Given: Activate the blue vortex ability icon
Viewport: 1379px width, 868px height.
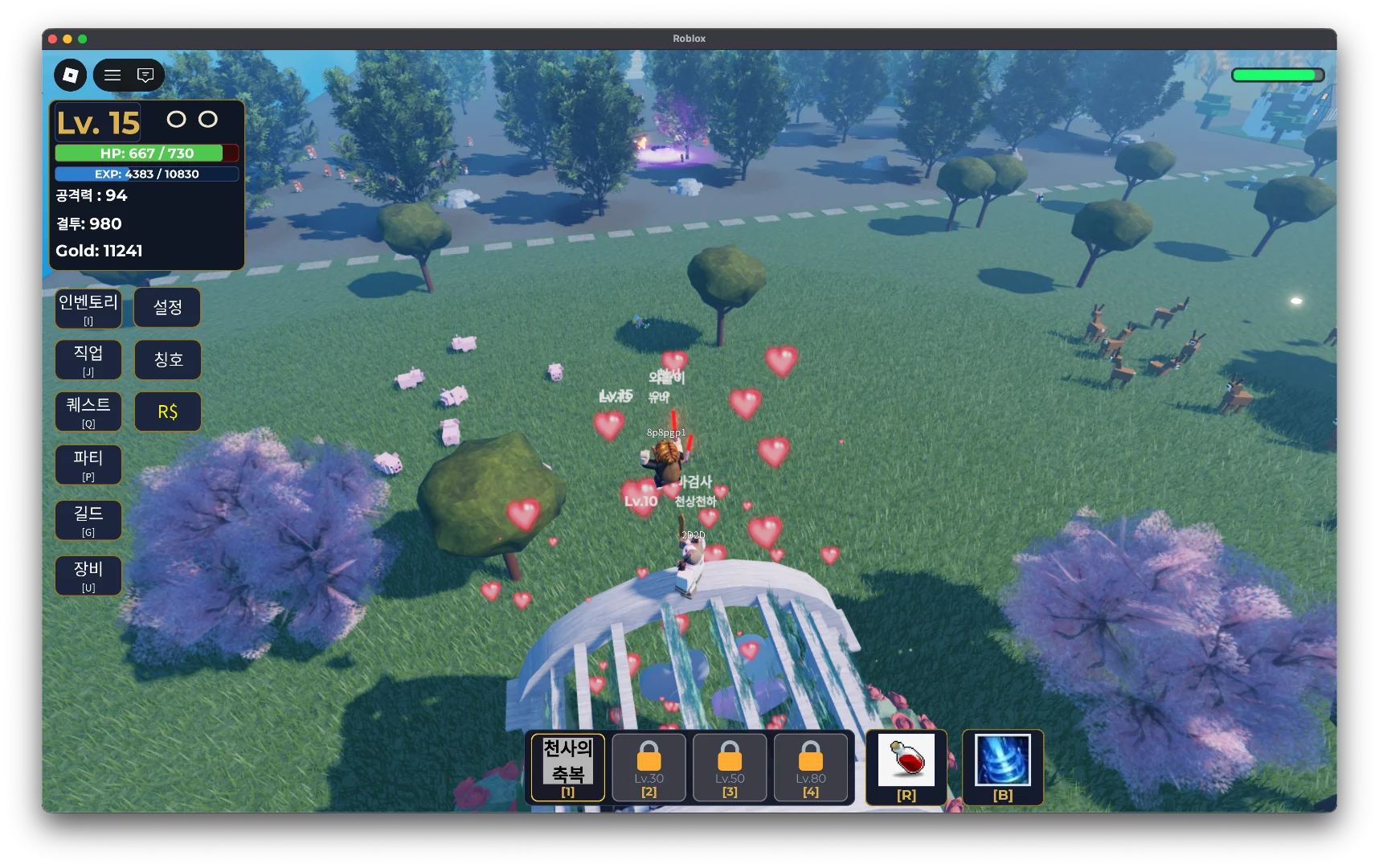Looking at the screenshot, I should 1002,766.
